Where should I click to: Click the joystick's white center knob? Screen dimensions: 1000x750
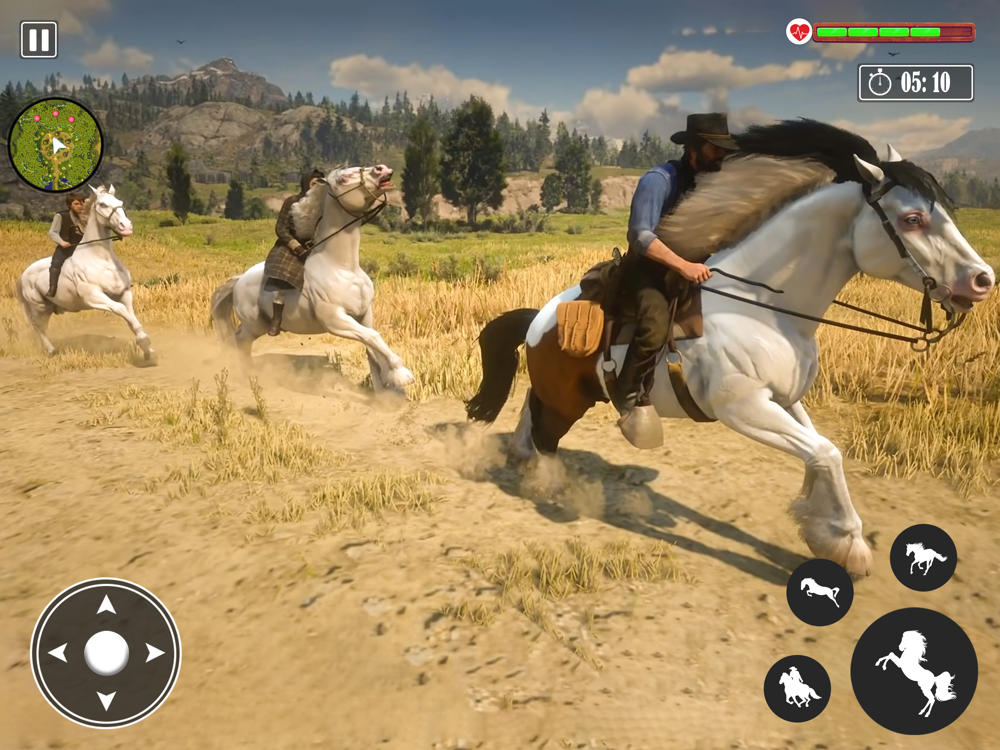click(x=106, y=653)
